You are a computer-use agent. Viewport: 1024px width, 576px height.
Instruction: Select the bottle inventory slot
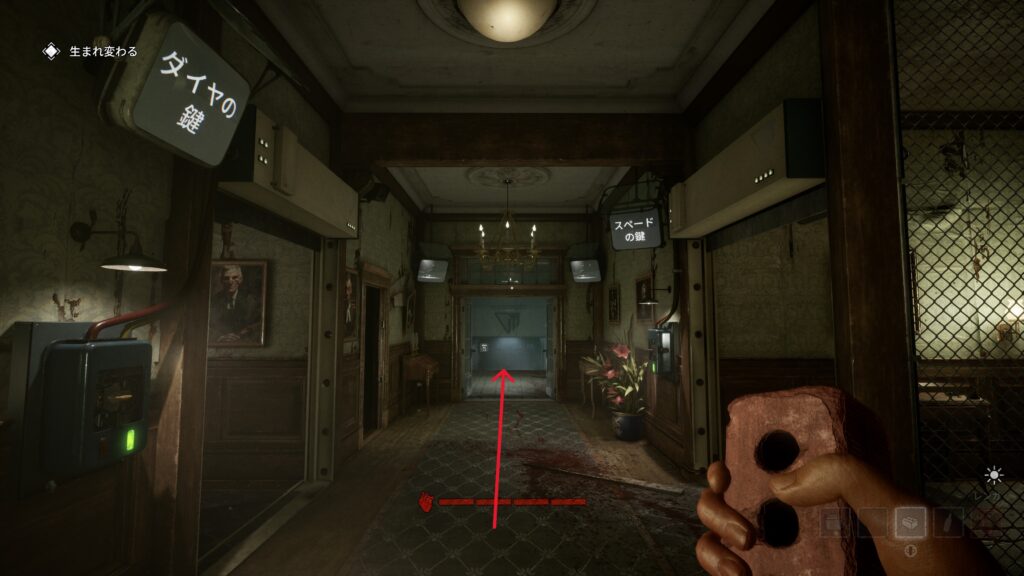pos(947,522)
